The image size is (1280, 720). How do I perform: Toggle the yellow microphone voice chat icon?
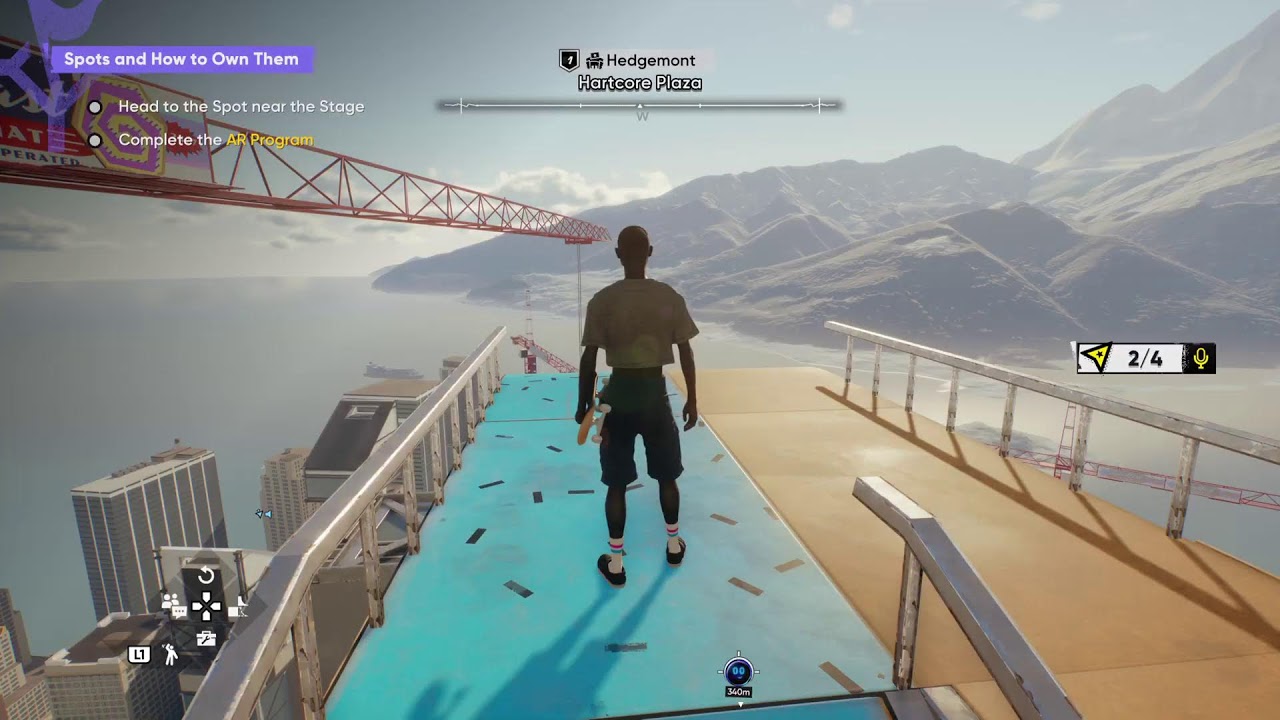(x=1201, y=358)
